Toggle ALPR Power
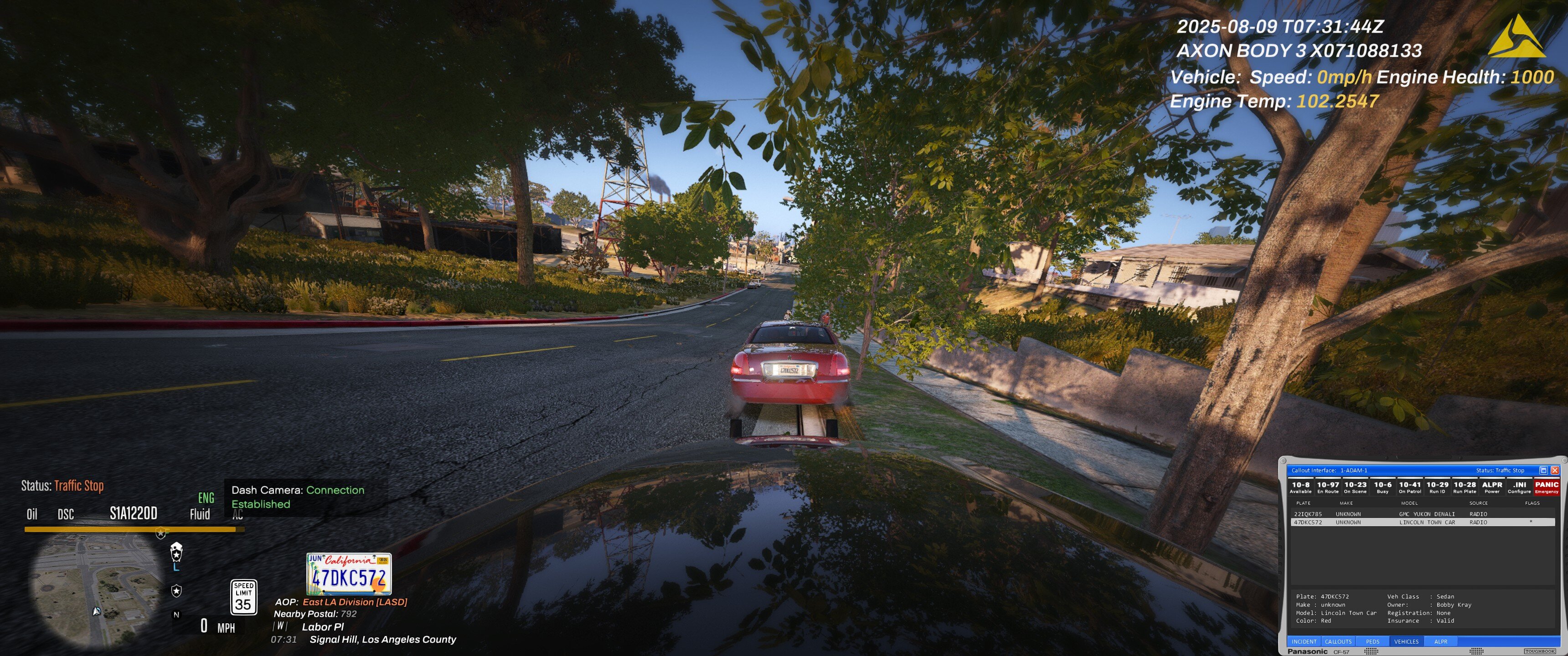The width and height of the screenshot is (1568, 656). 1492,487
